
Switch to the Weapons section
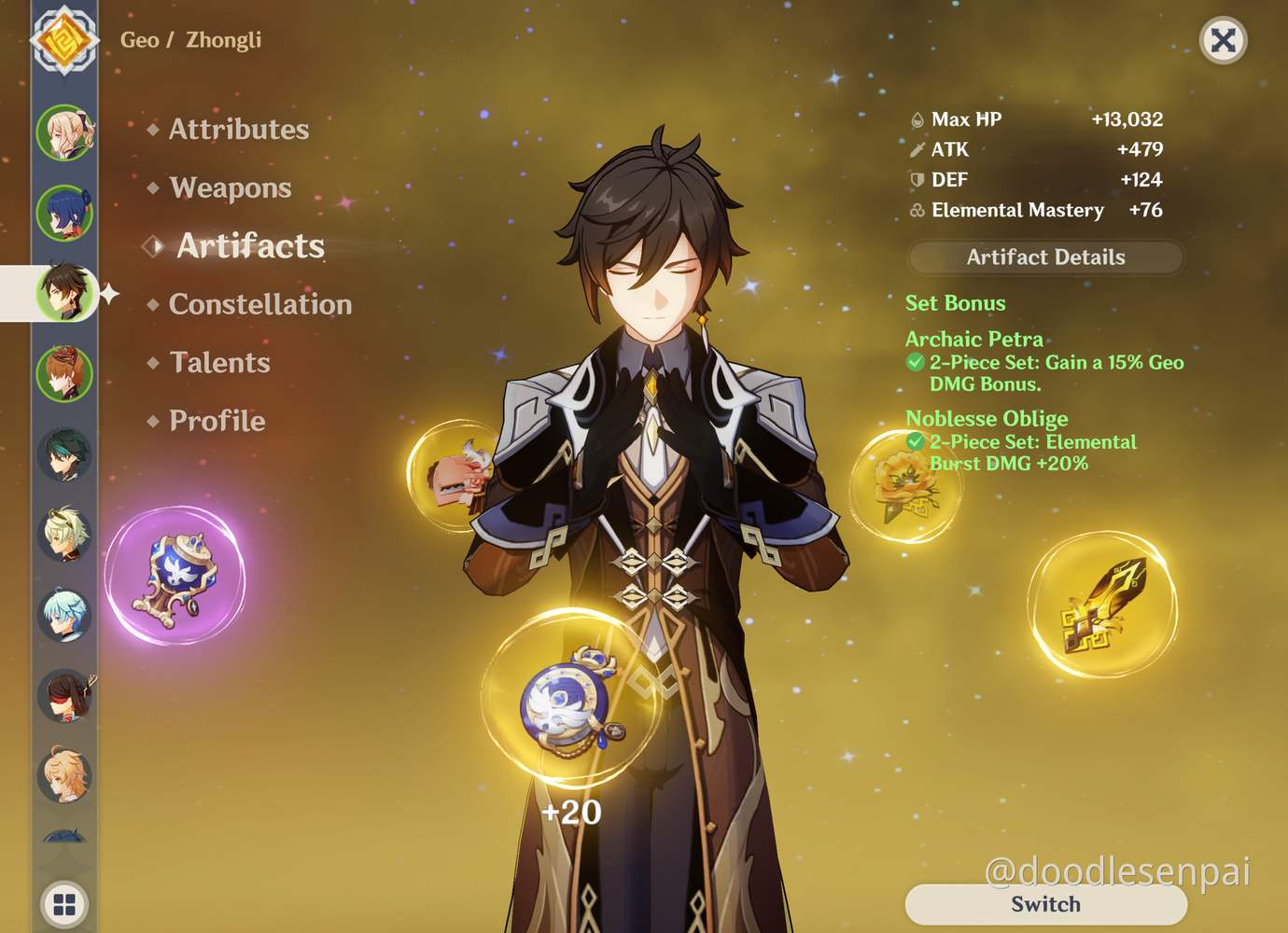coord(229,188)
